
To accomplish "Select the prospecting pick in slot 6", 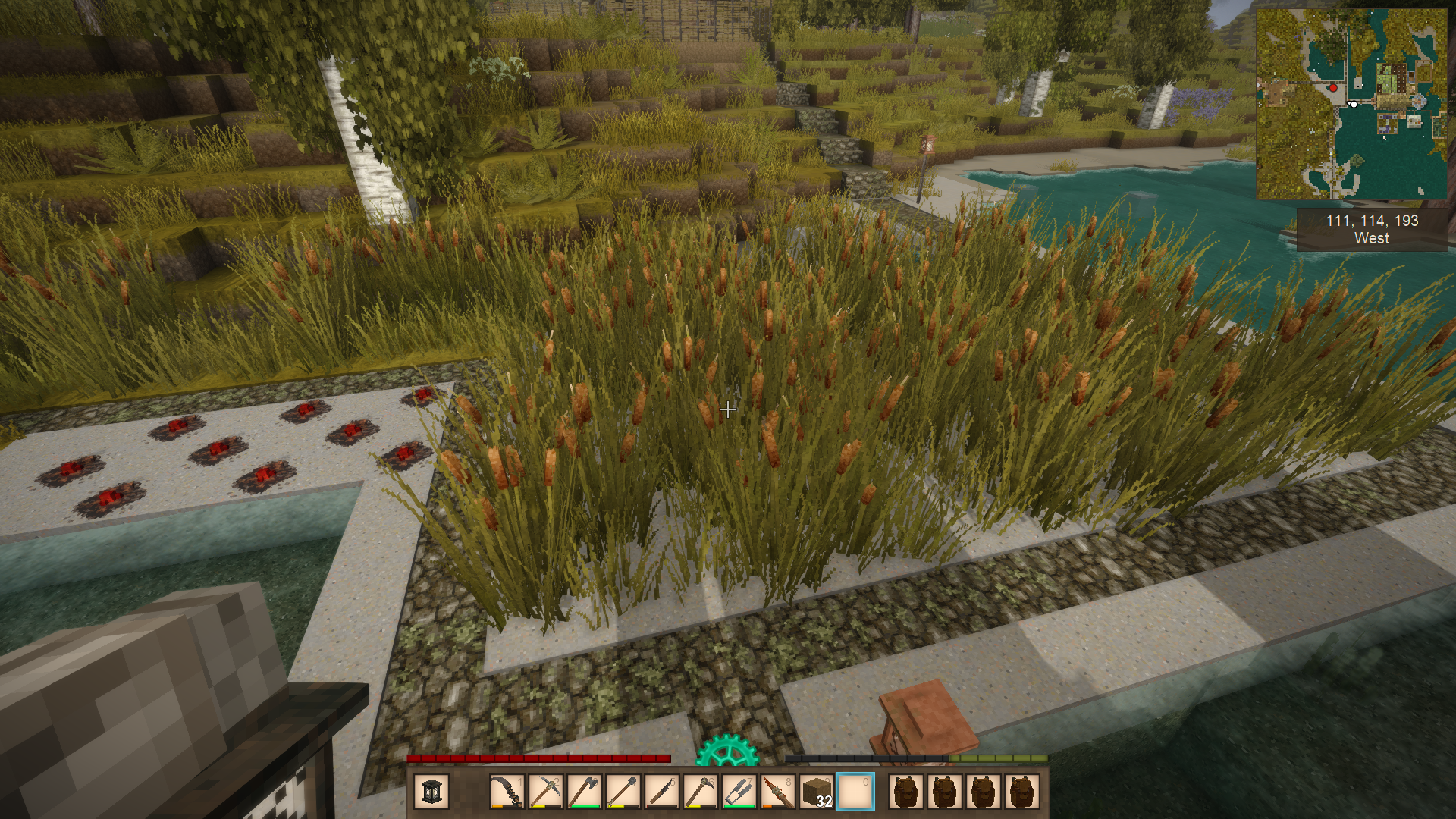I will (700, 792).
